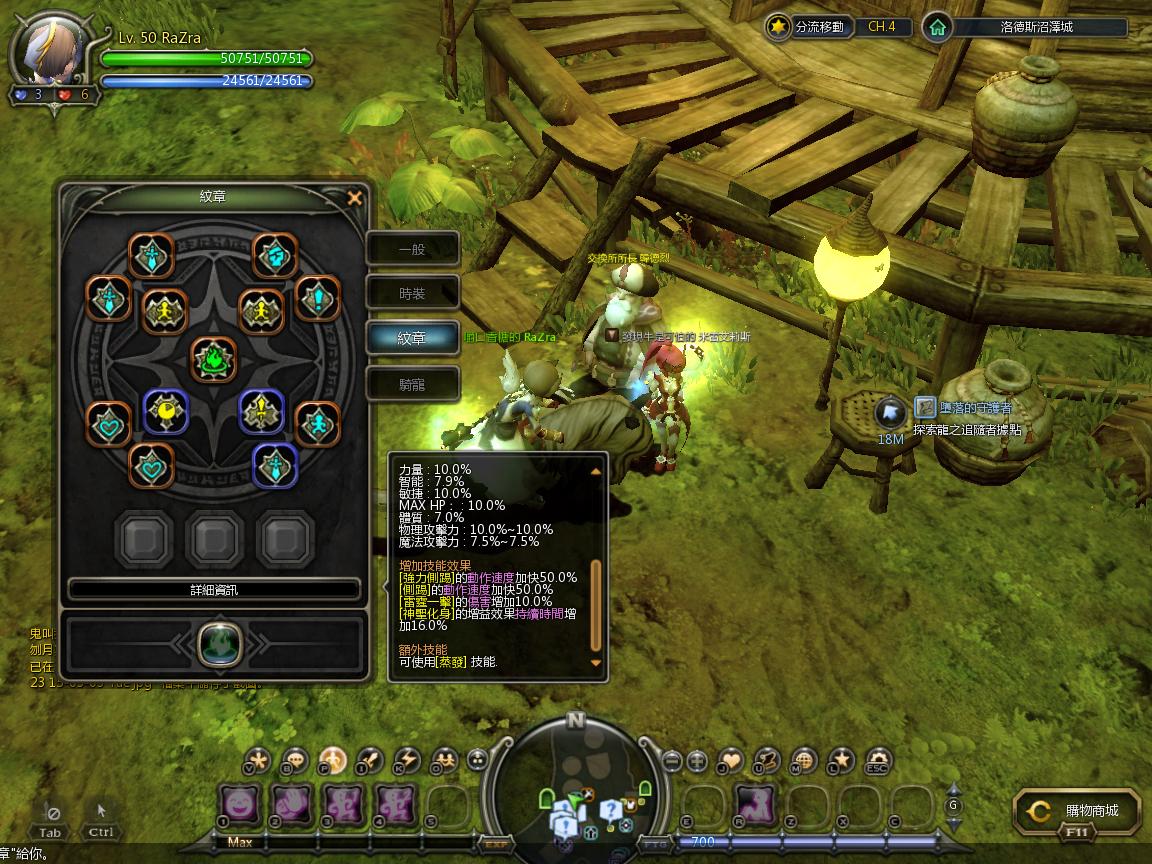Click the home icon beside 洛德斯沼澤城
The image size is (1152, 864).
937,27
